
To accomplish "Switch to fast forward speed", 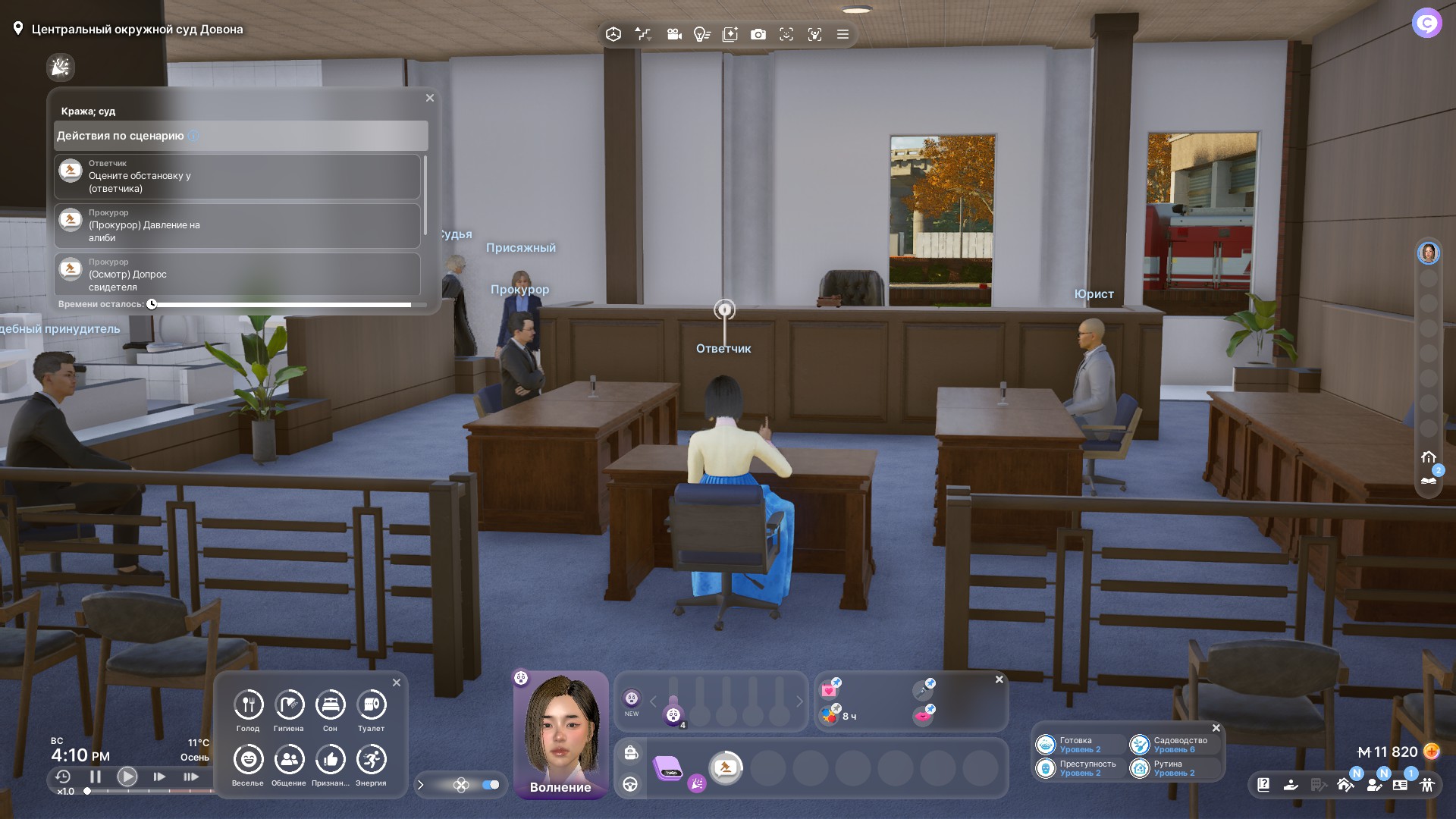I will point(159,777).
